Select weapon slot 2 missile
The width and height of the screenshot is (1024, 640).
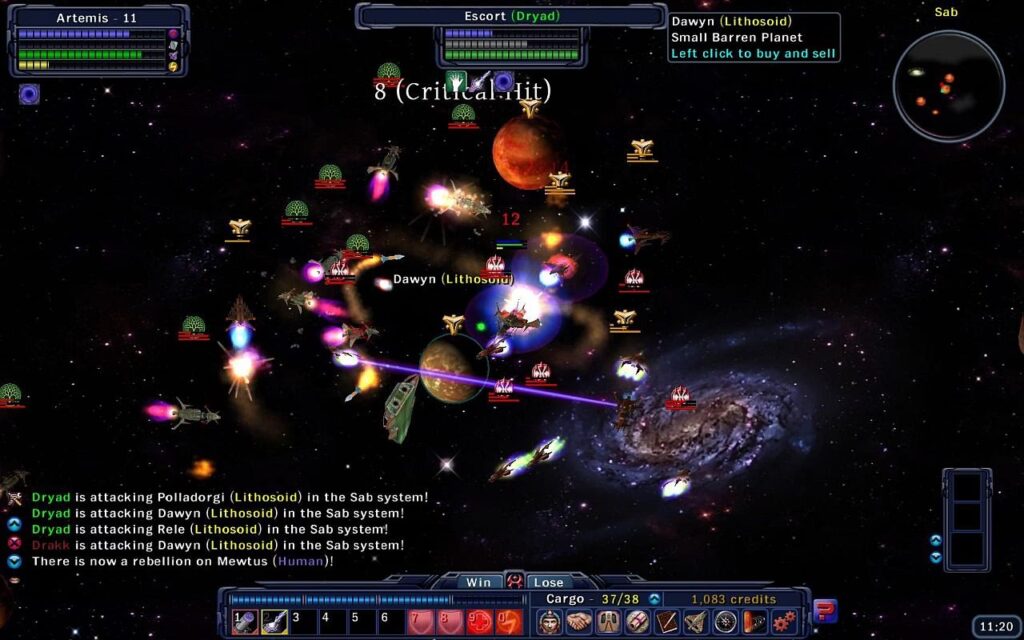[275, 622]
